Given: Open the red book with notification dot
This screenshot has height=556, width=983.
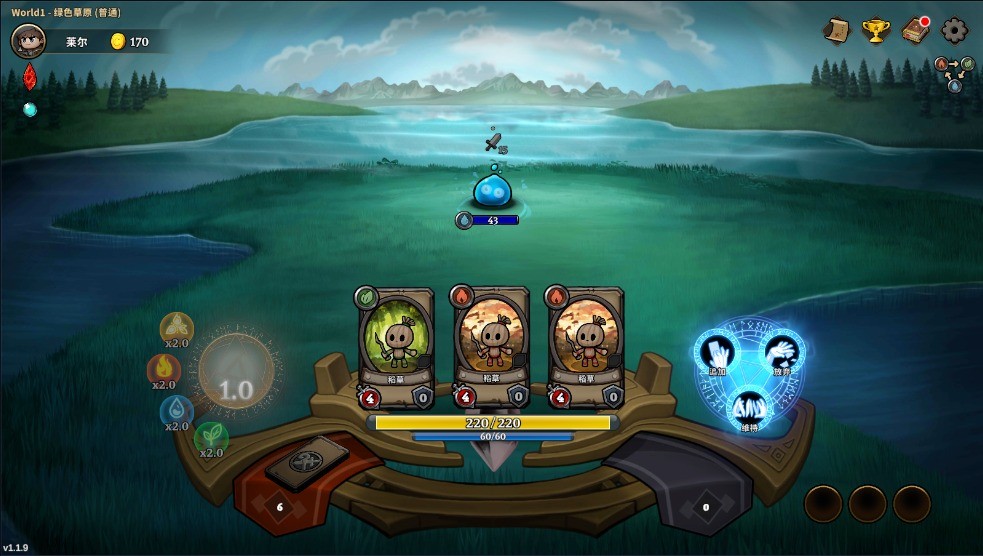Looking at the screenshot, I should coord(915,31).
